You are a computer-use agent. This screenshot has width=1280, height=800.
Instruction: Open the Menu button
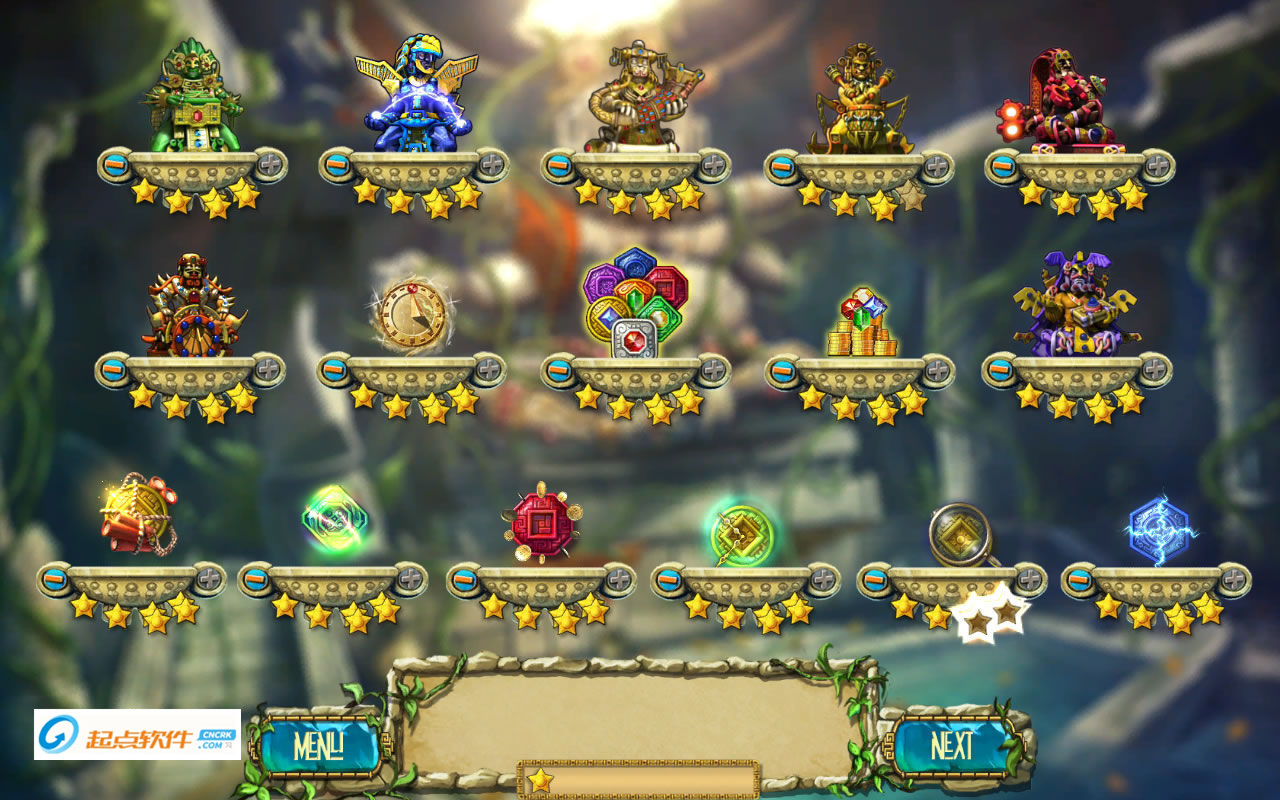(318, 746)
